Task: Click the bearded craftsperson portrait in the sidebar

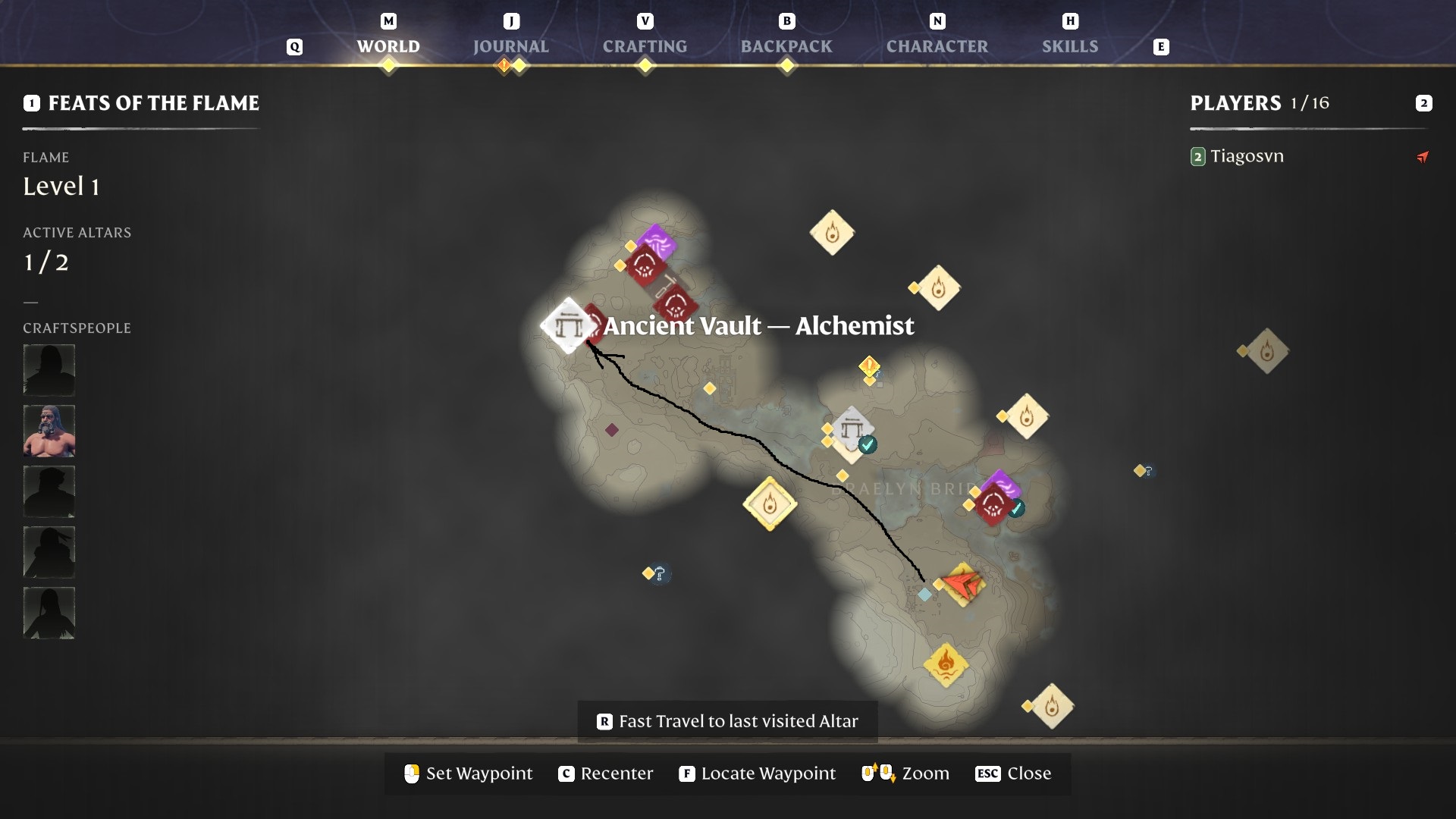Action: pyautogui.click(x=49, y=430)
